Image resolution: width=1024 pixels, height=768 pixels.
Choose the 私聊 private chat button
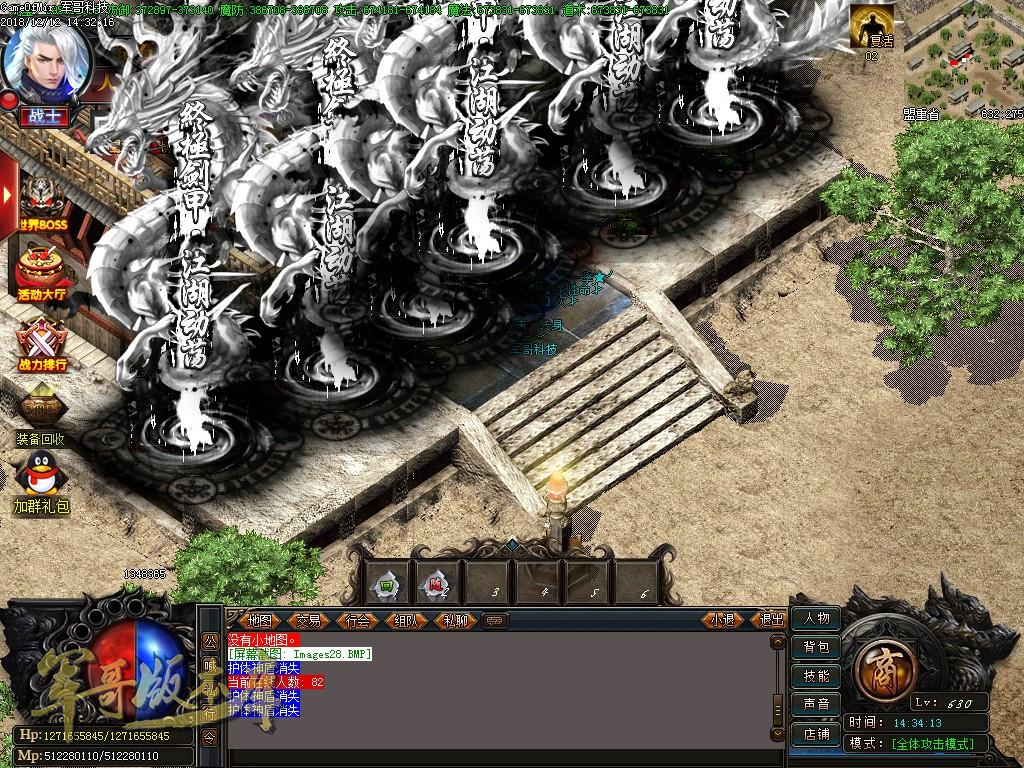point(455,620)
